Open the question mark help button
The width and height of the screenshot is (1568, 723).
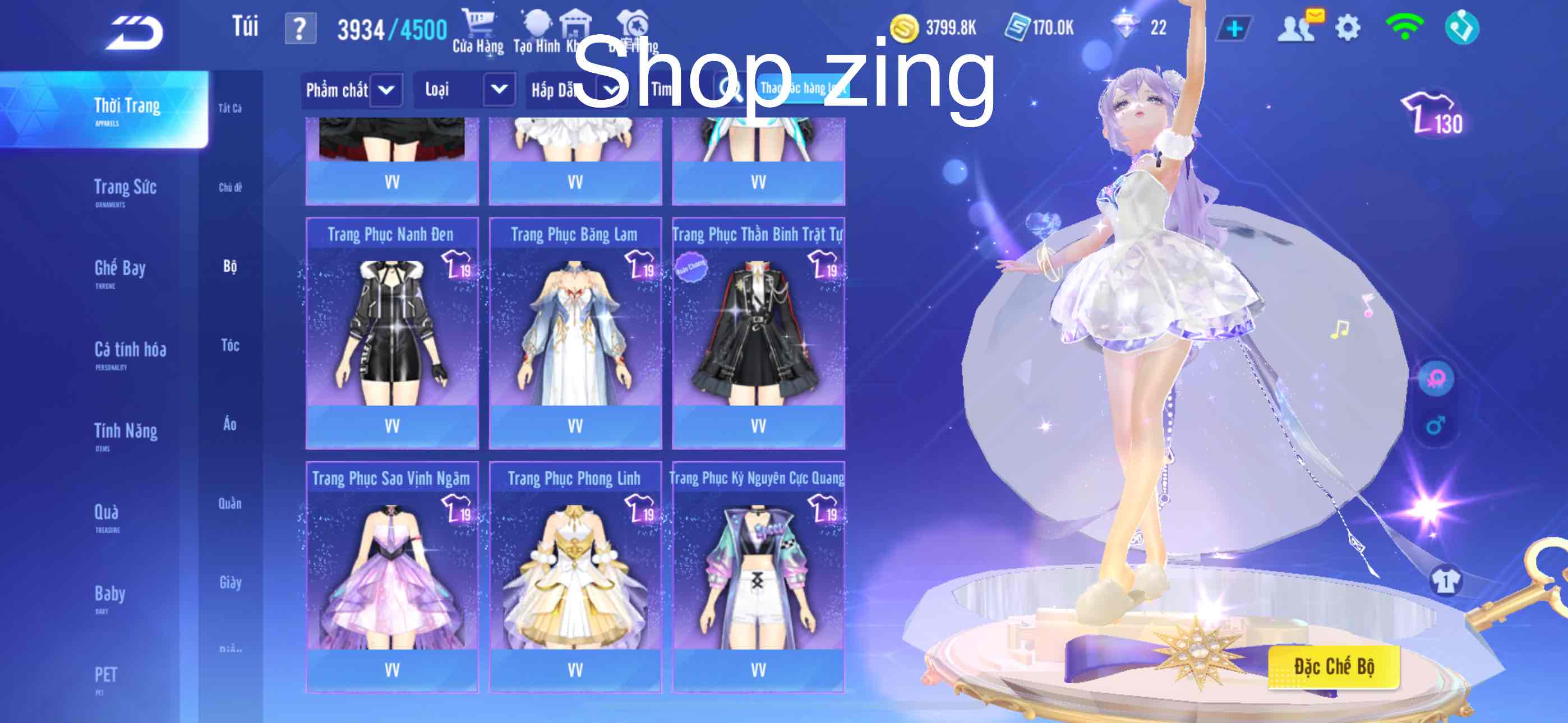pos(300,29)
